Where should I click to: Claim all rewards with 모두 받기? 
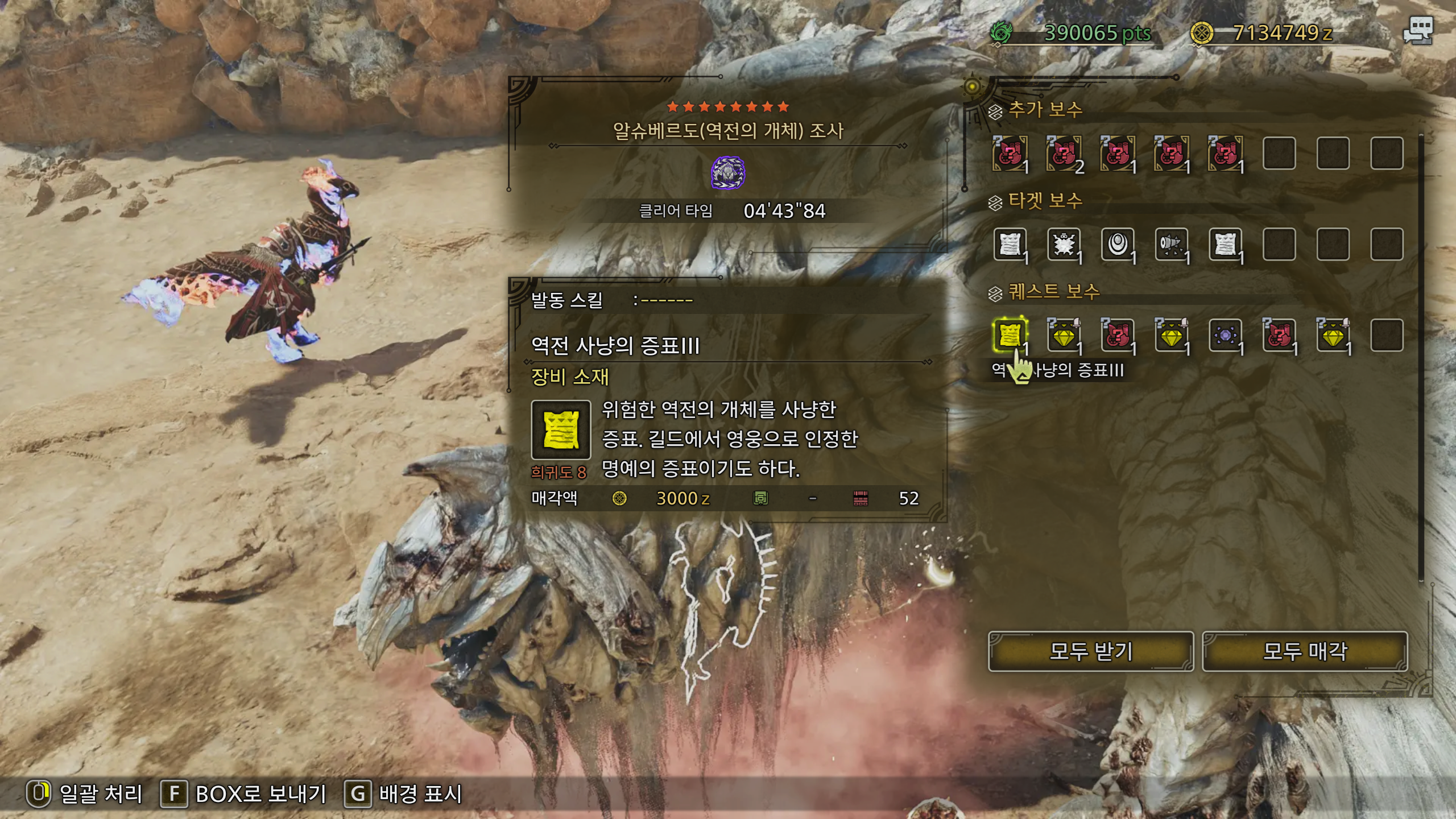coord(1090,651)
